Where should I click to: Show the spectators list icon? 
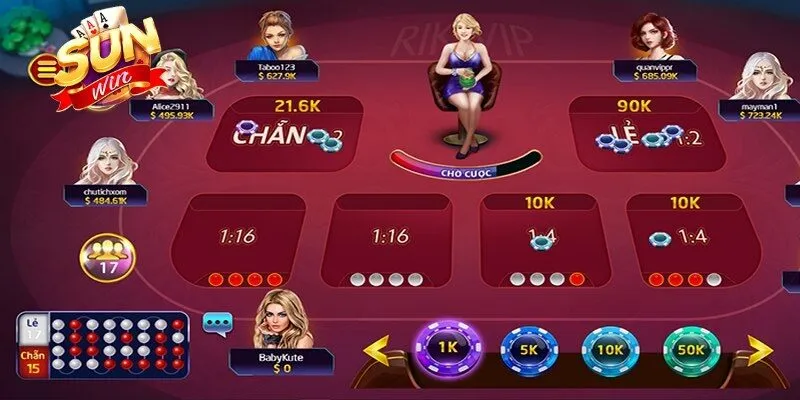[x=105, y=255]
